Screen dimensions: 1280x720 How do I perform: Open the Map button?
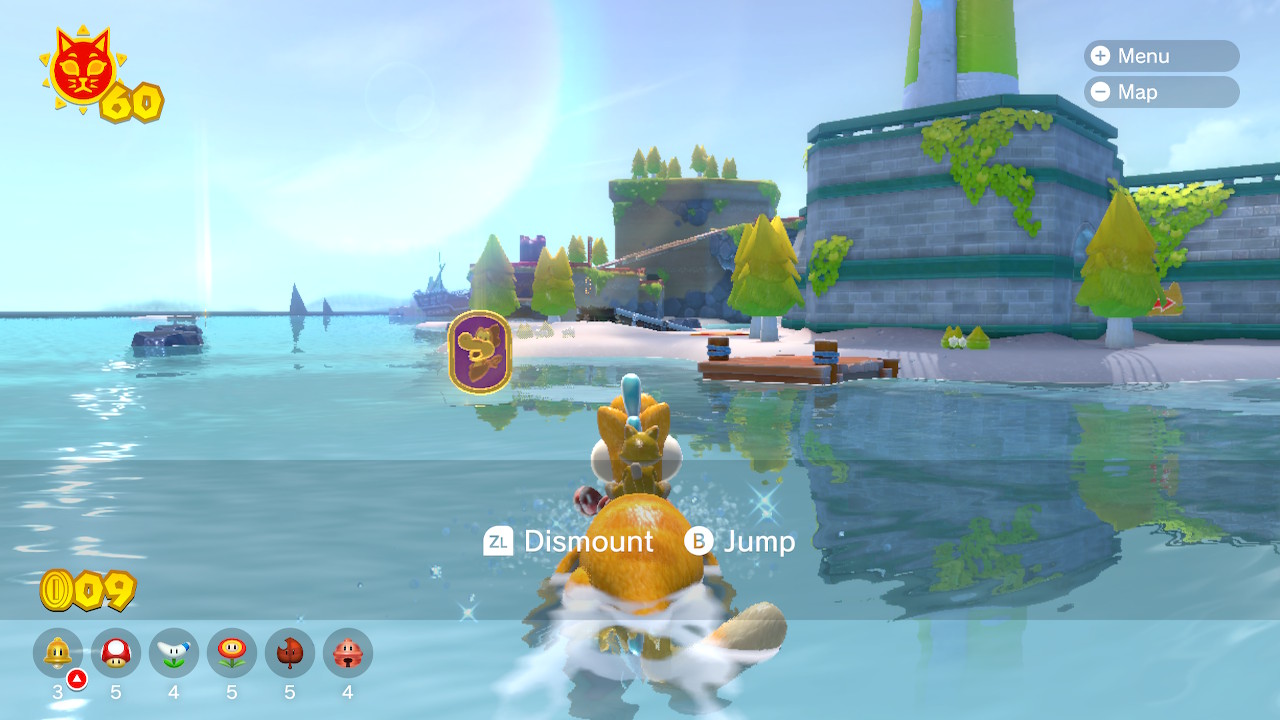point(1160,92)
